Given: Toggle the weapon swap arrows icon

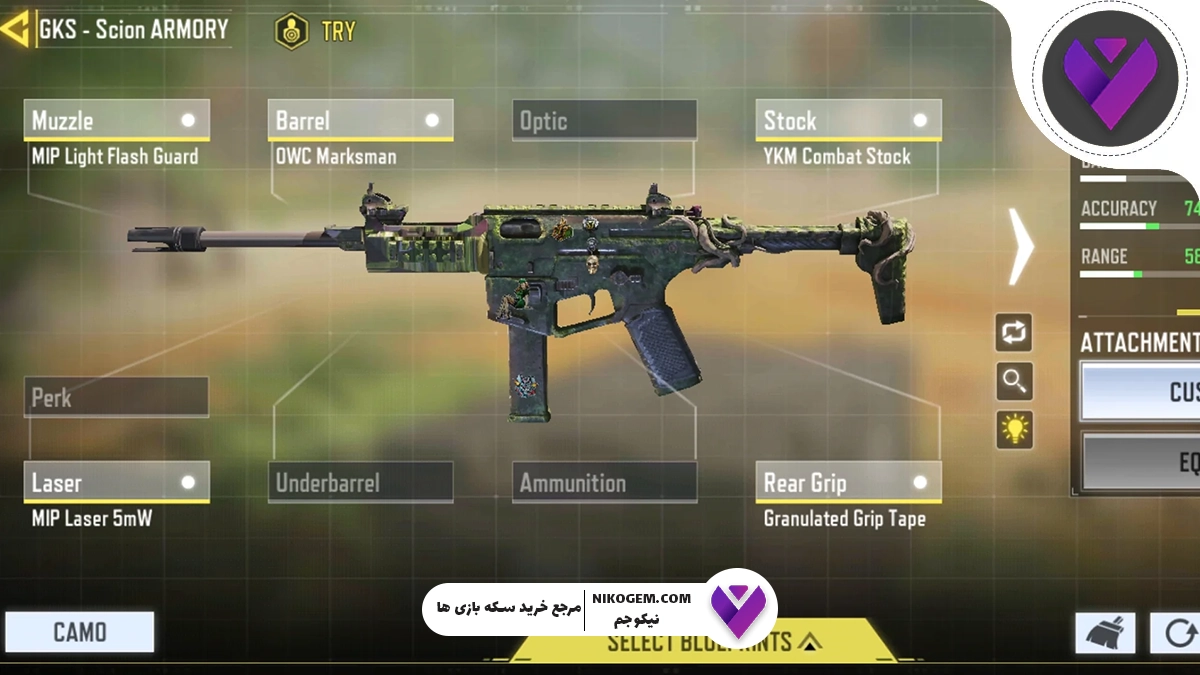Looking at the screenshot, I should pos(1014,333).
